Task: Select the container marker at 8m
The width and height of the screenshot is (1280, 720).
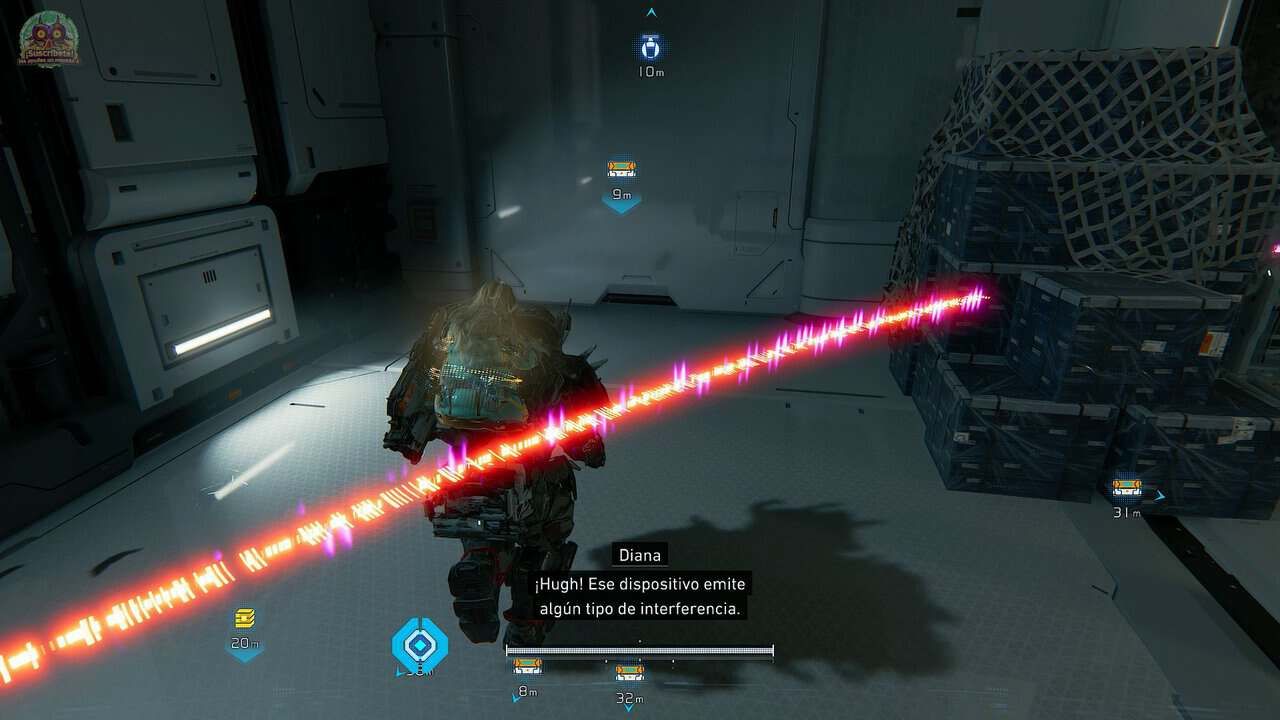Action: coord(527,667)
